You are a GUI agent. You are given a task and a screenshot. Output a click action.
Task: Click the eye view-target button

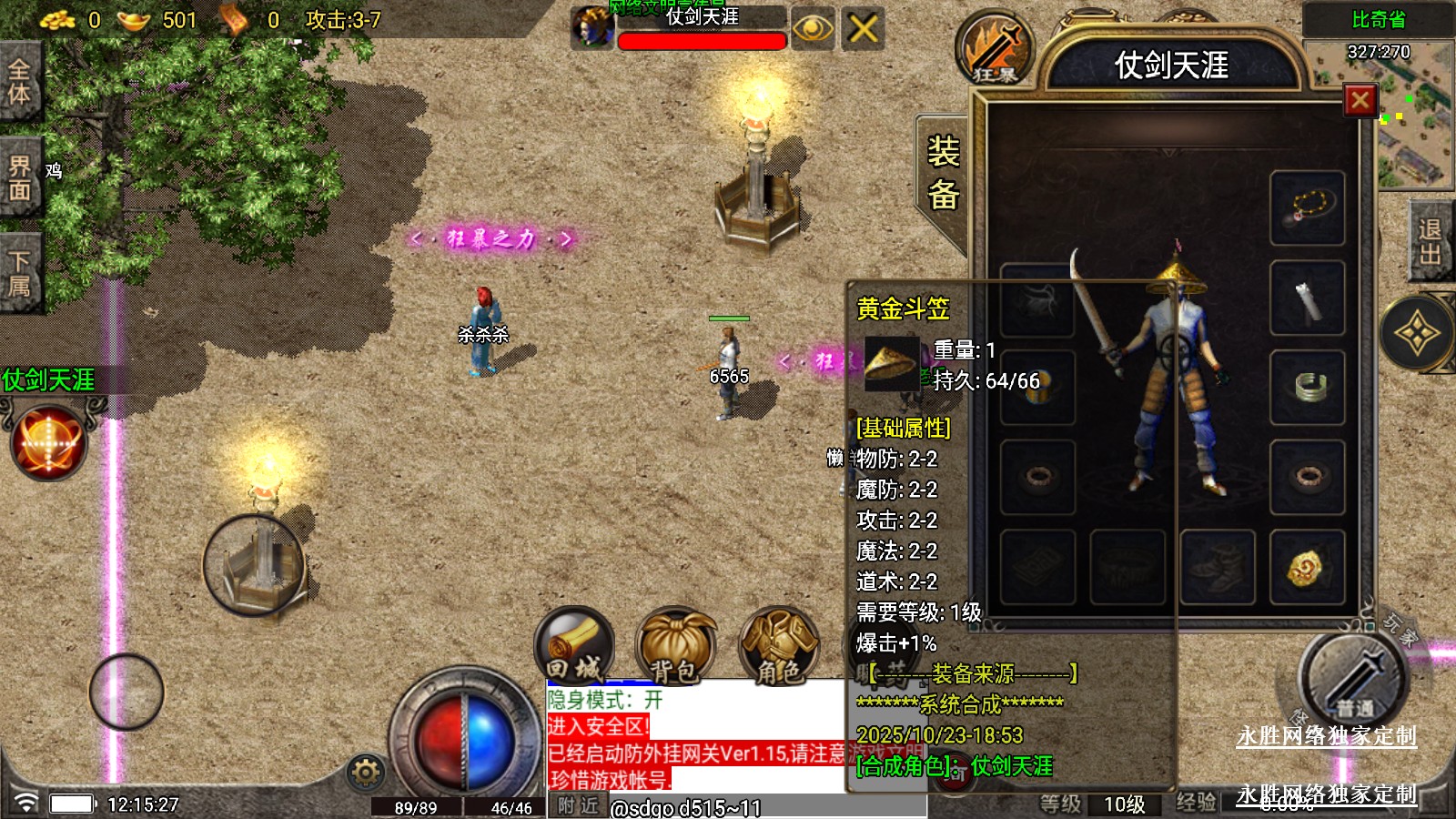point(812,29)
